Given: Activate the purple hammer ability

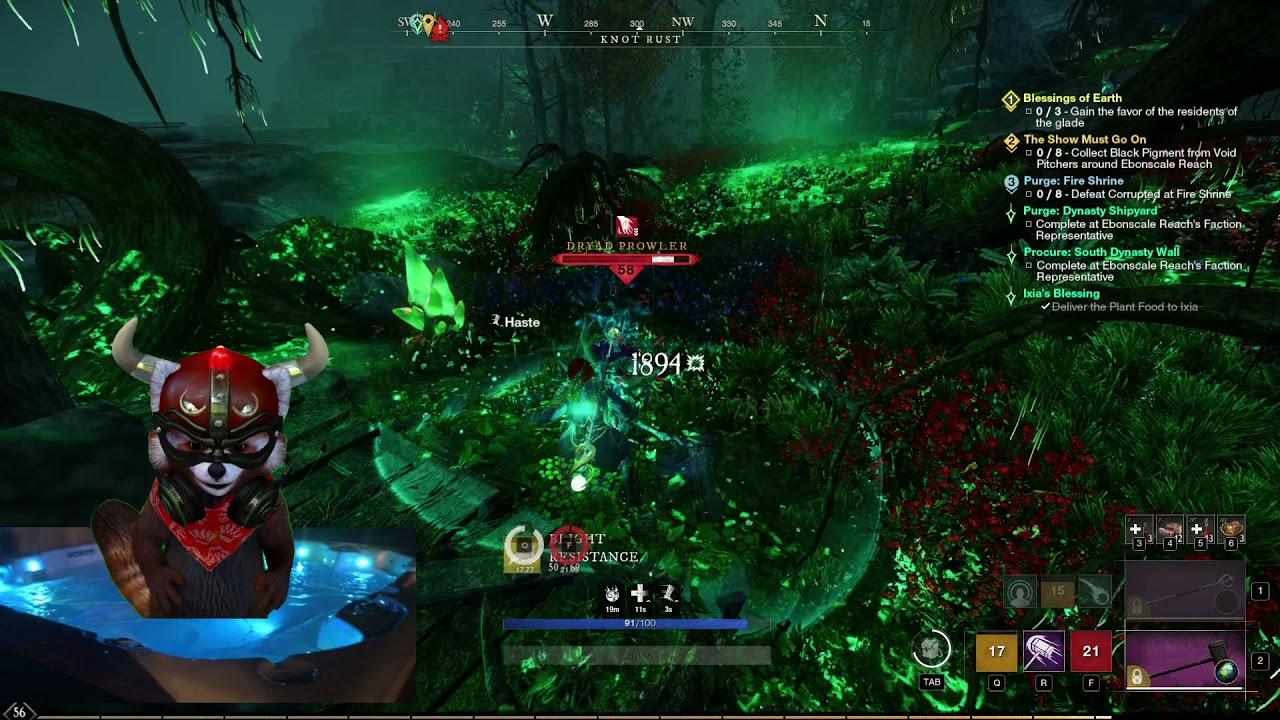Looking at the screenshot, I should 1044,652.
